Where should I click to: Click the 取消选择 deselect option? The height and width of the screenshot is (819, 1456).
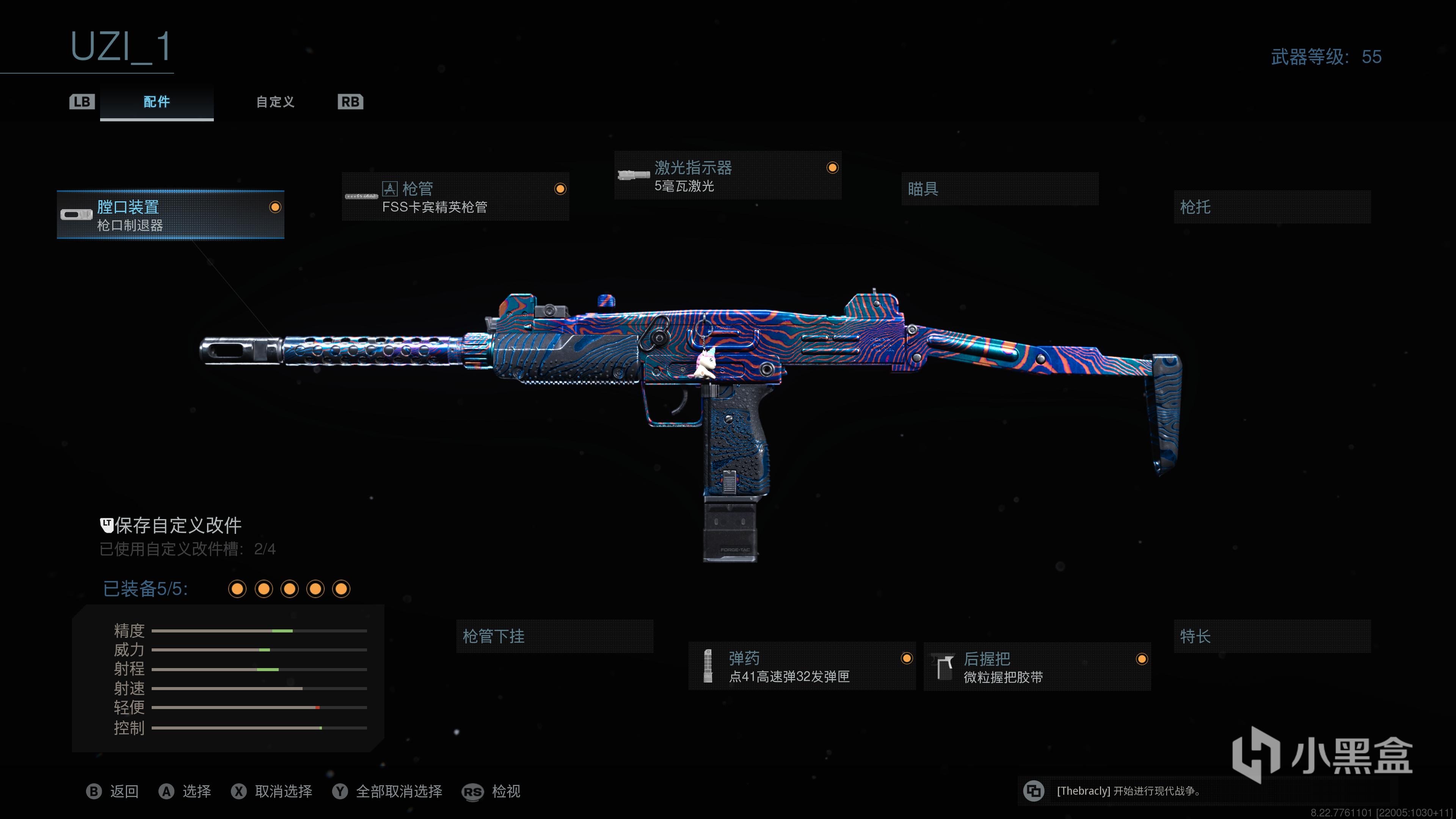282,791
